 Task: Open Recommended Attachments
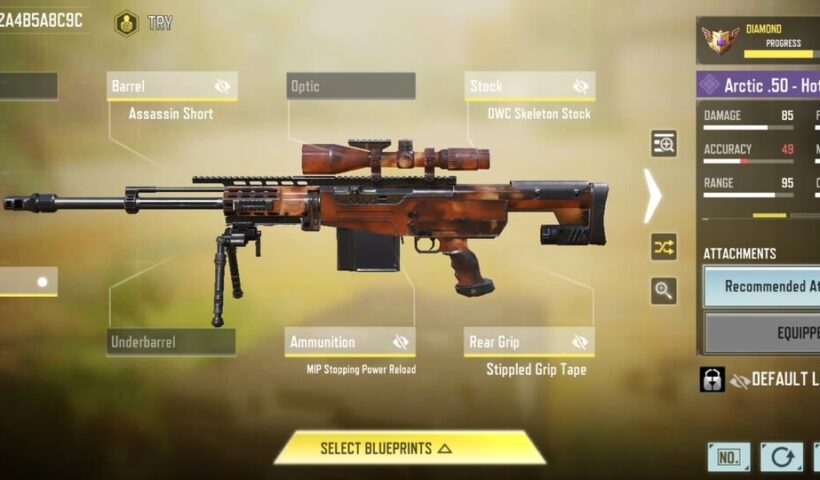[x=765, y=286]
